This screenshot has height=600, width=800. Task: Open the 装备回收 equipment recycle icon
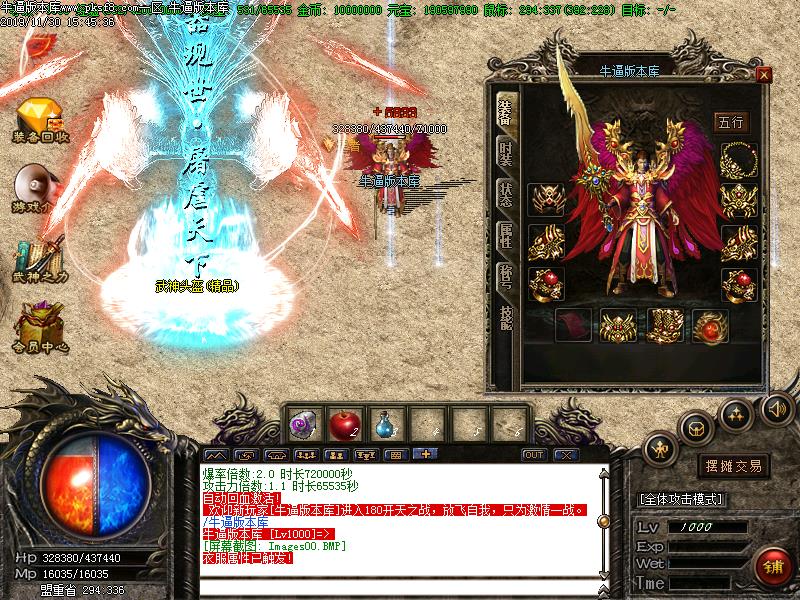coord(40,118)
